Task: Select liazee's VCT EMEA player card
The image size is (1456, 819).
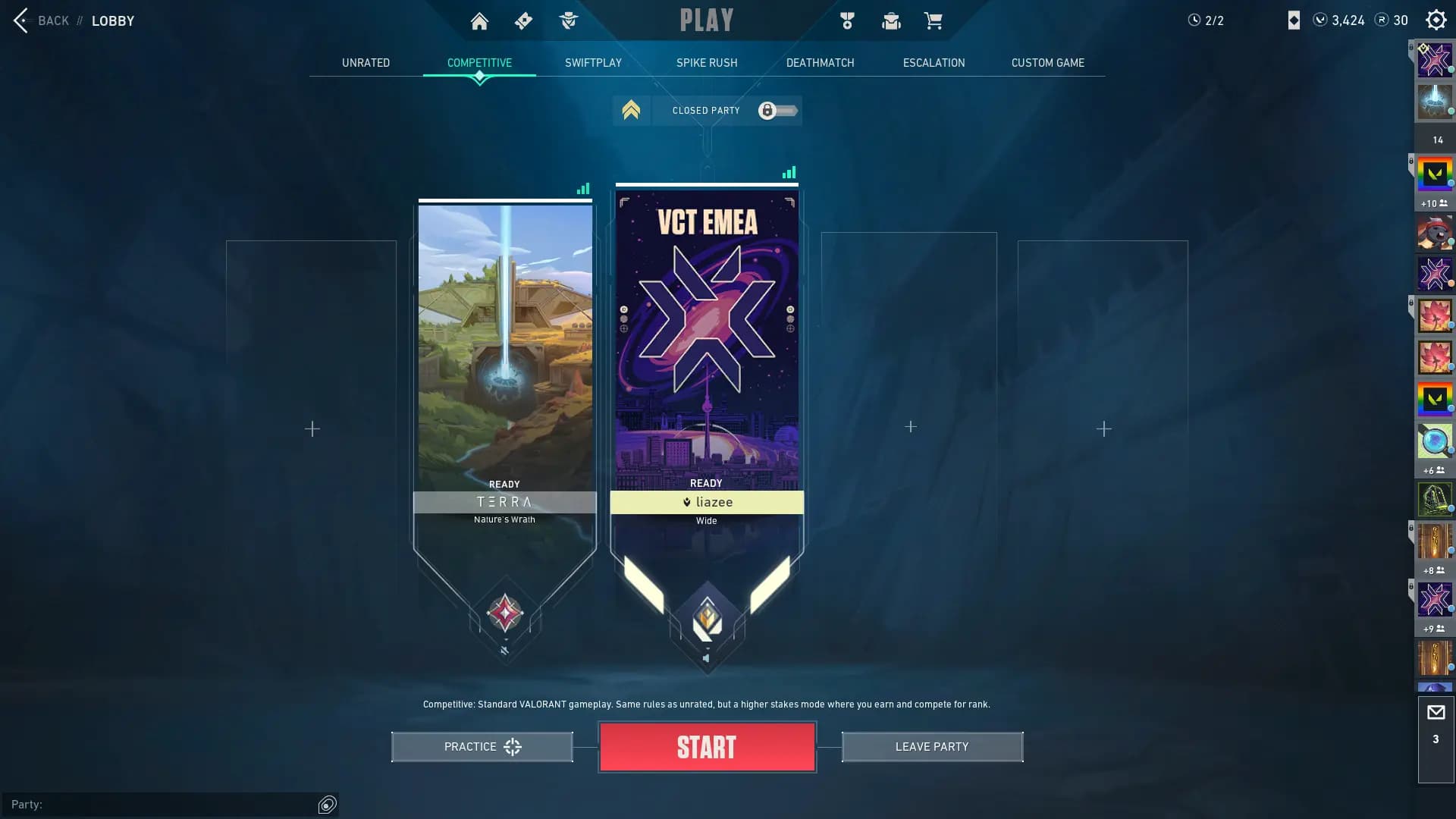Action: point(707,341)
